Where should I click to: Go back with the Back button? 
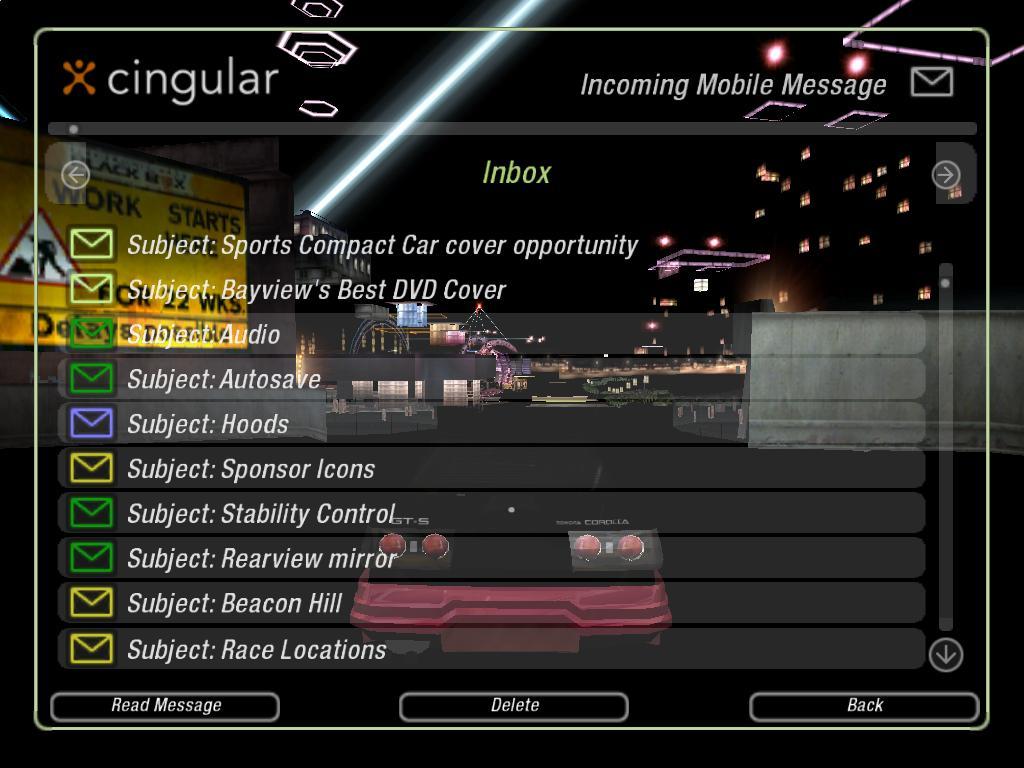click(x=864, y=706)
